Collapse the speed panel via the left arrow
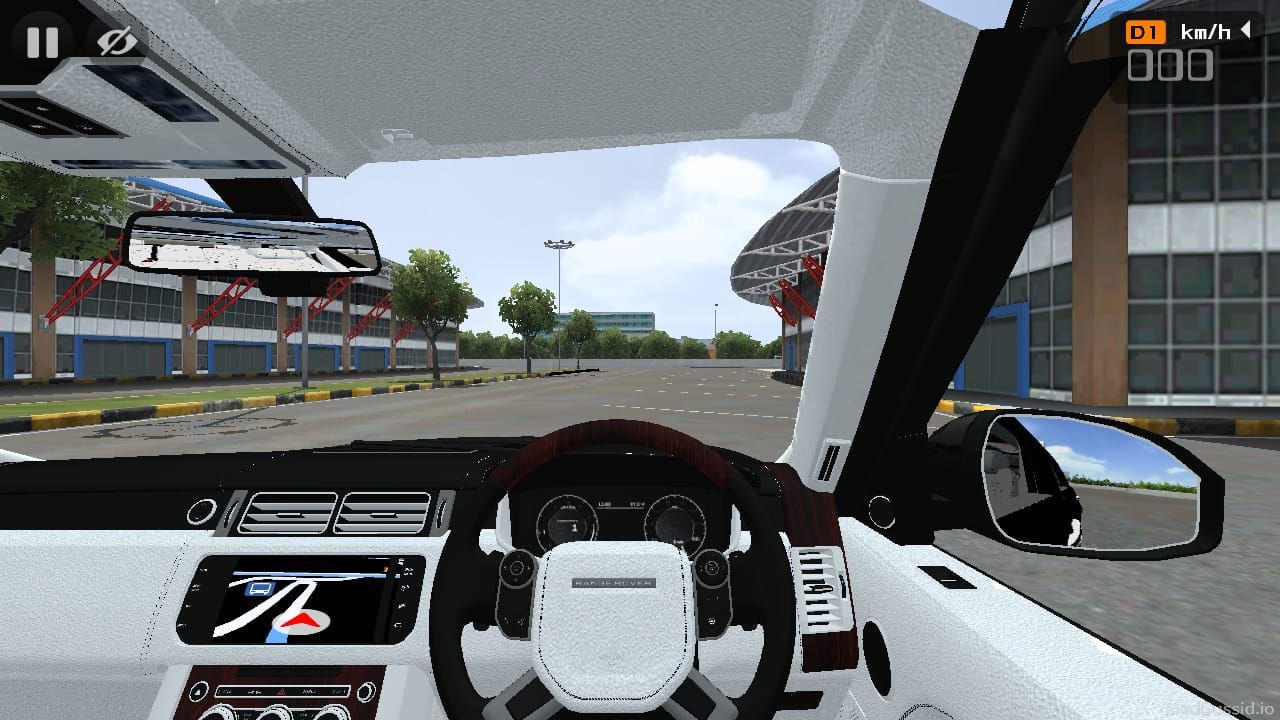 pyautogui.click(x=1246, y=31)
